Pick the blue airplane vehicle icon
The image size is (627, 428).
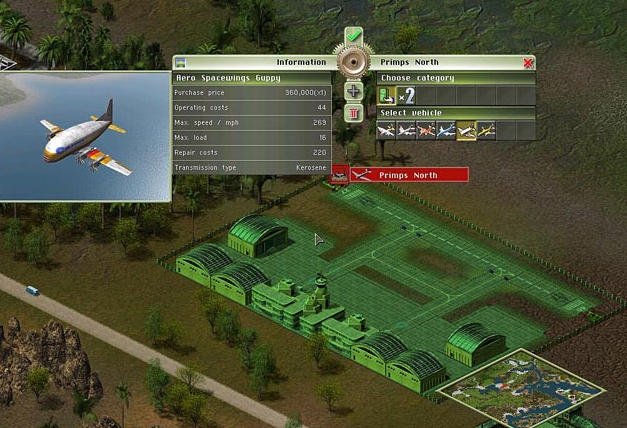pos(447,130)
